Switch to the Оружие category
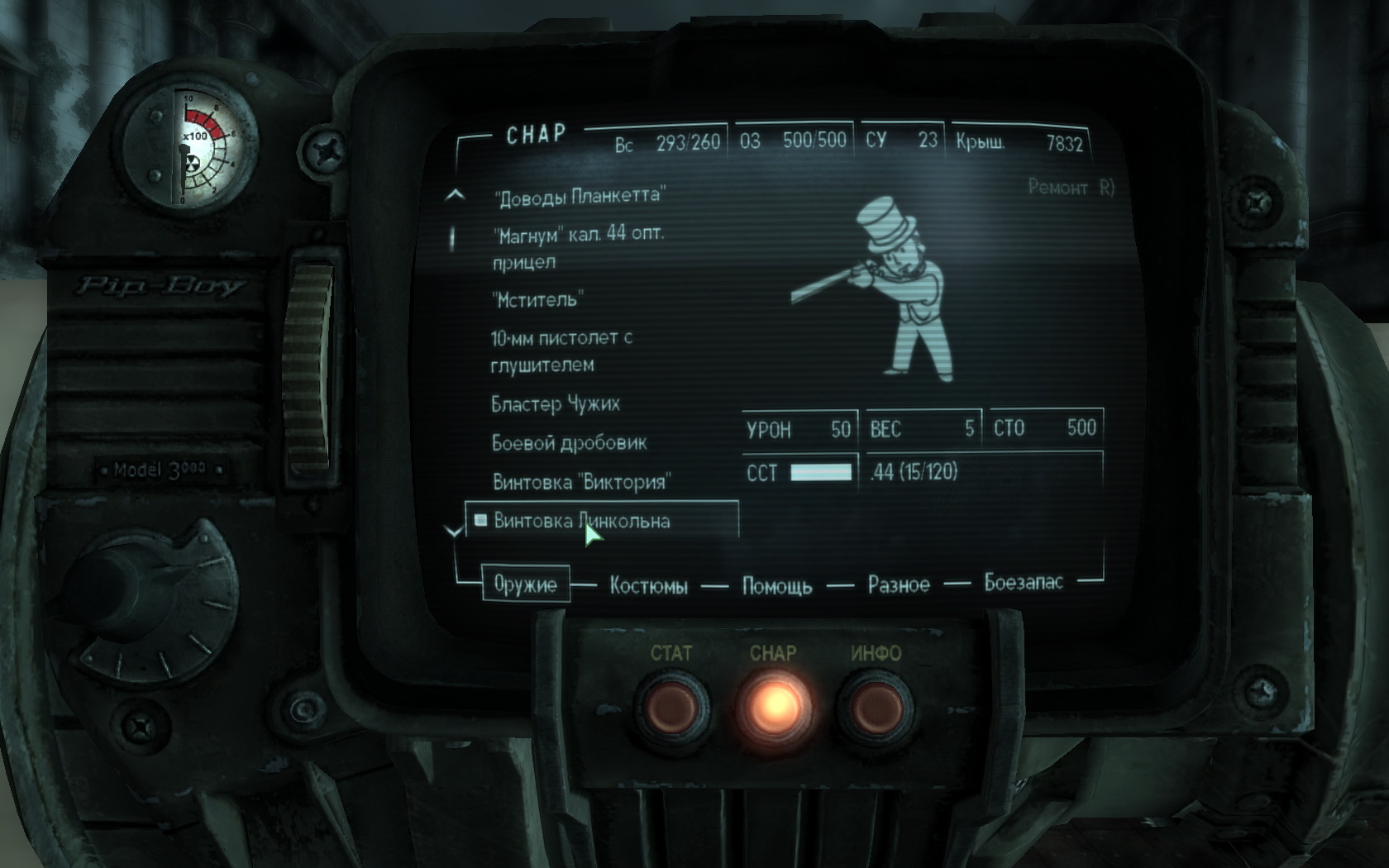Image resolution: width=1389 pixels, height=868 pixels. pyautogui.click(x=525, y=584)
